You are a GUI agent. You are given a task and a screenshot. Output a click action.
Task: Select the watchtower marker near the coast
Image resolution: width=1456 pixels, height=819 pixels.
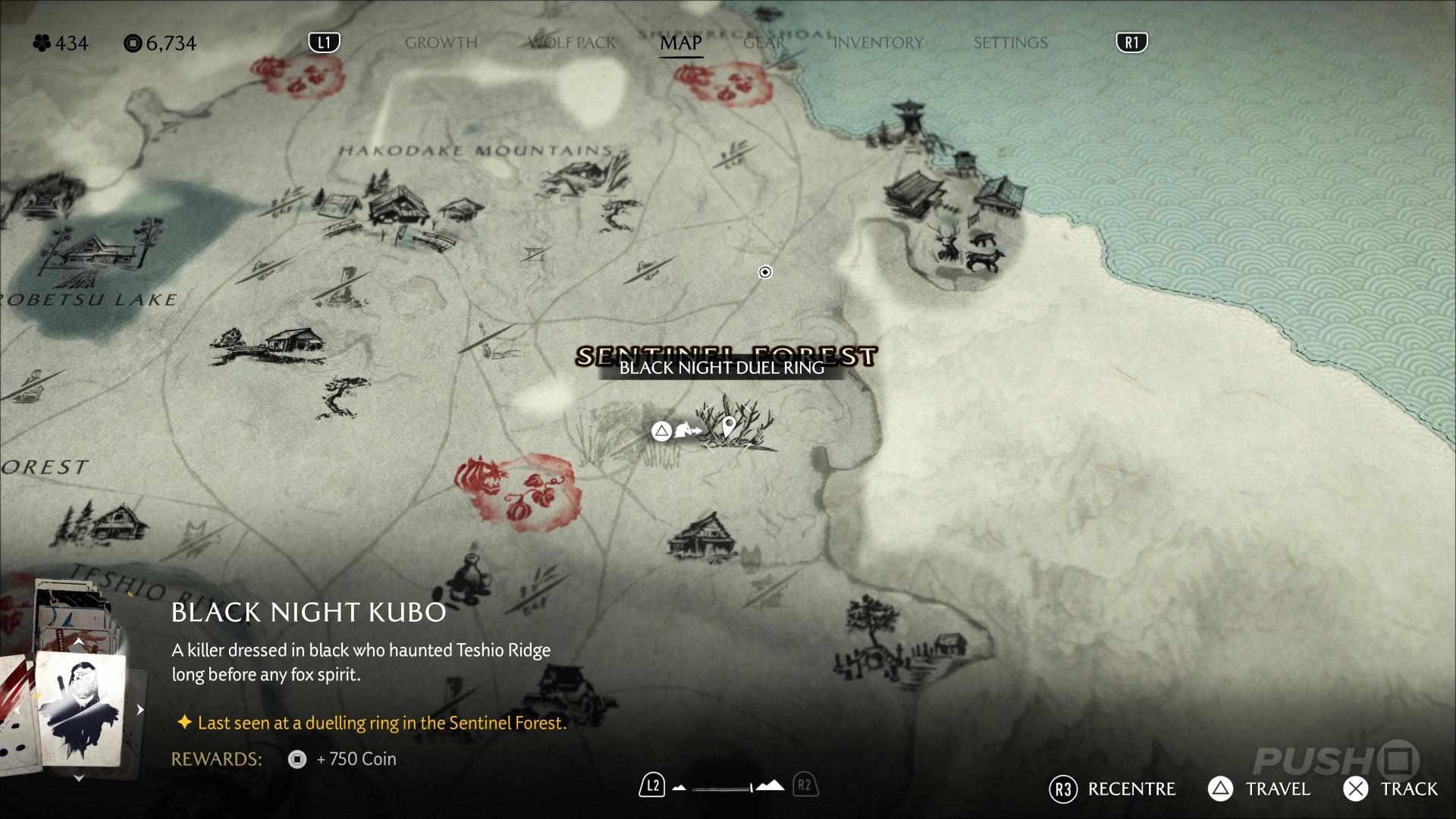tap(908, 121)
